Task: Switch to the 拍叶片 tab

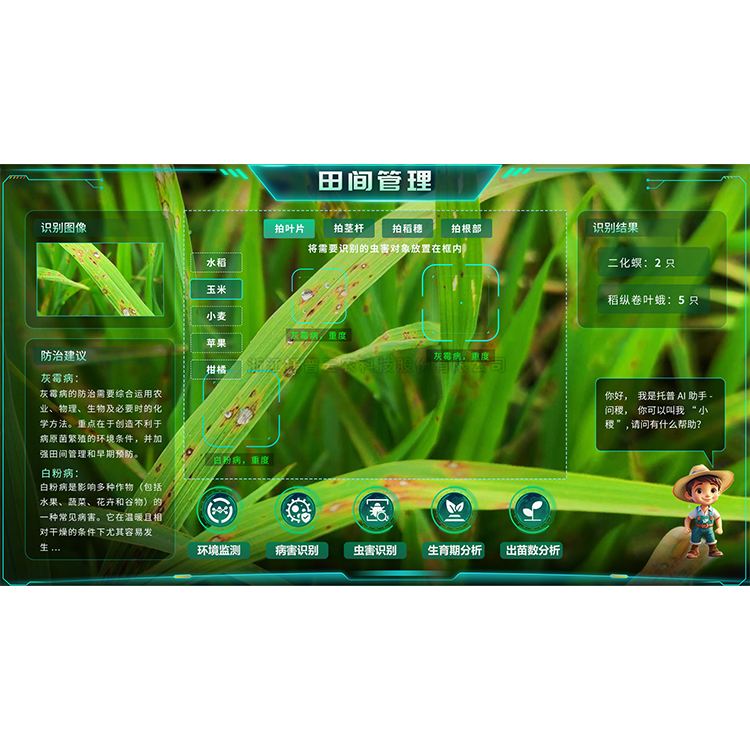Action: pyautogui.click(x=289, y=228)
